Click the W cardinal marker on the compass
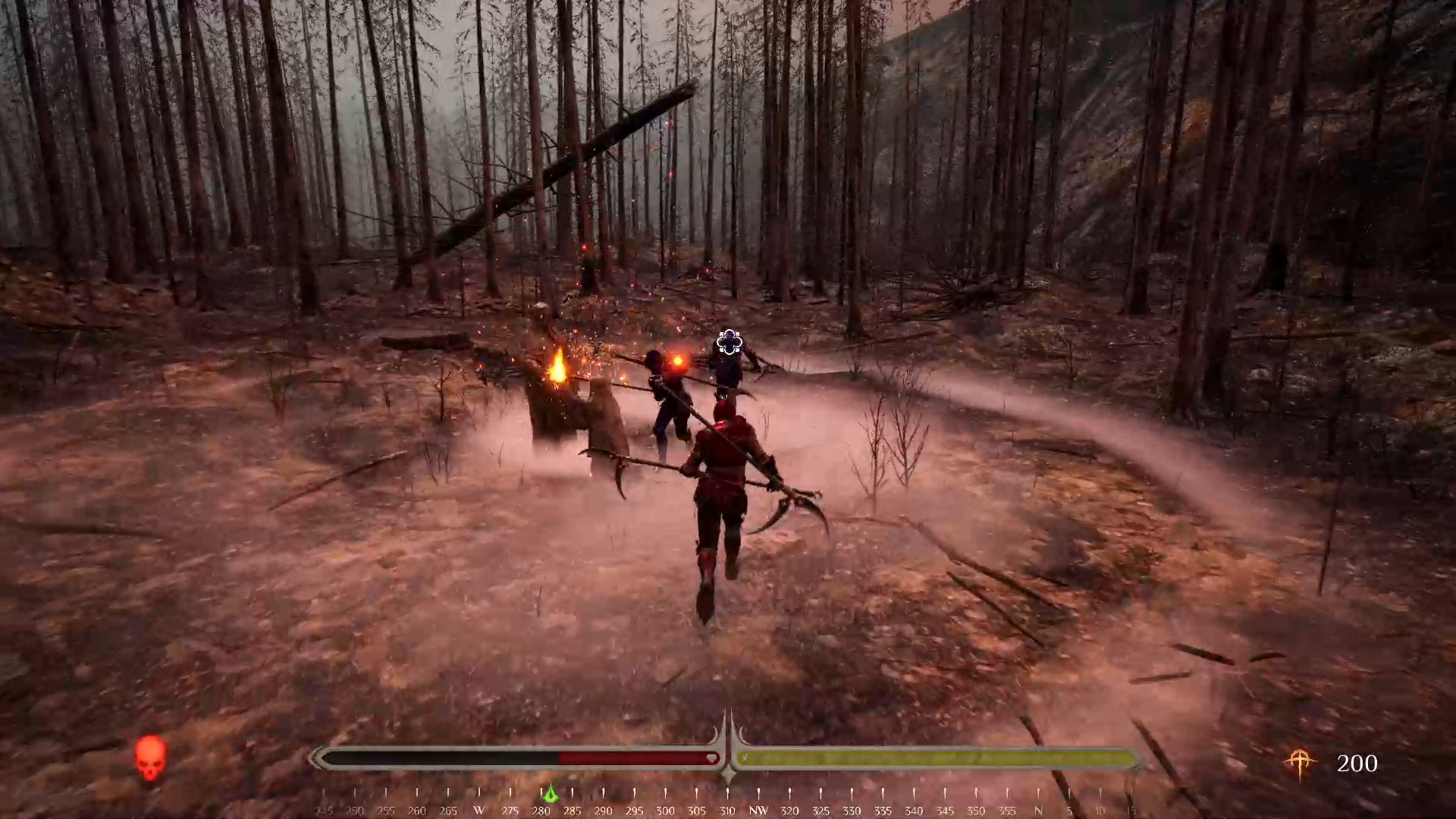 click(x=479, y=811)
